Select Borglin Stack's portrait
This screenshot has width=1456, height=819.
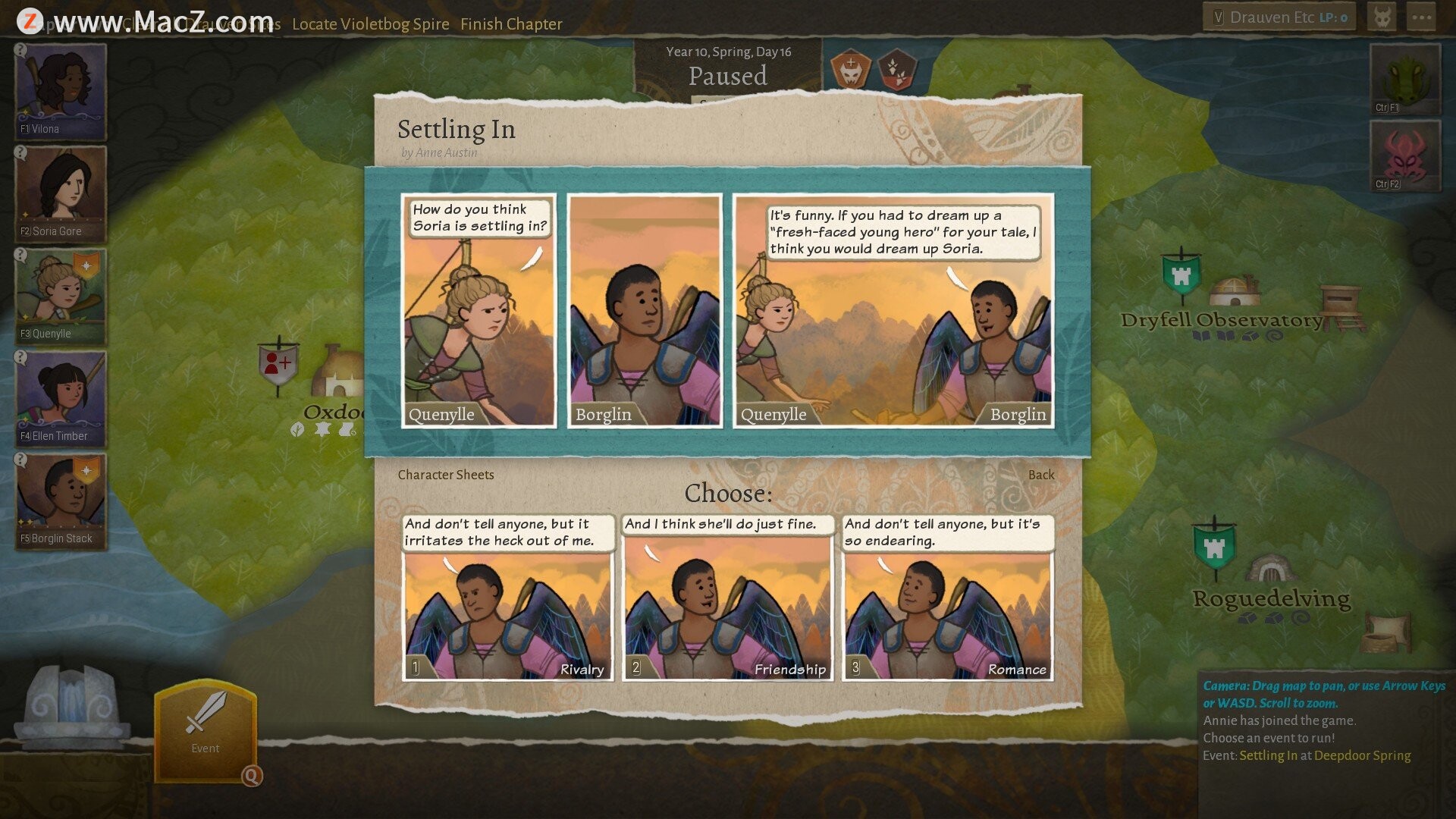coord(61,500)
